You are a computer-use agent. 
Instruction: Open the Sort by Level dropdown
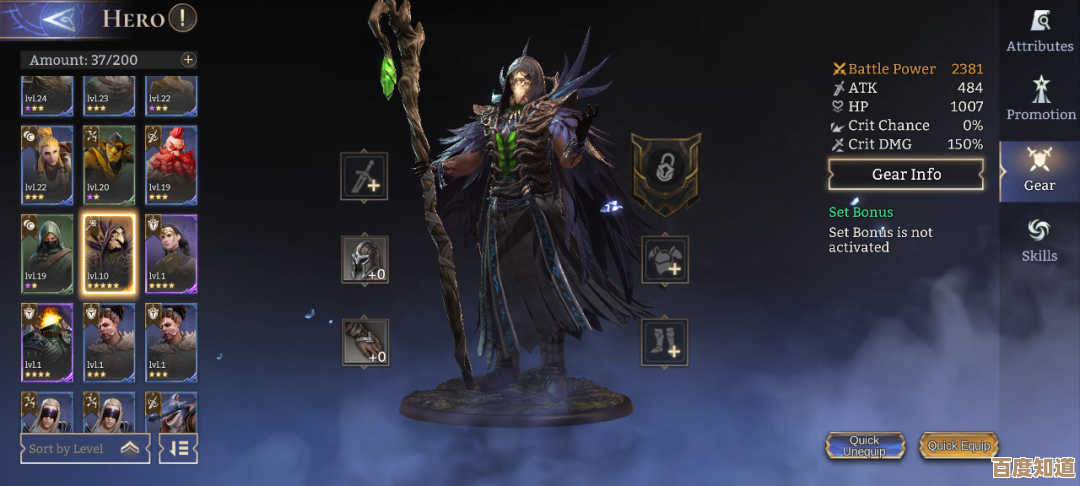pos(85,449)
